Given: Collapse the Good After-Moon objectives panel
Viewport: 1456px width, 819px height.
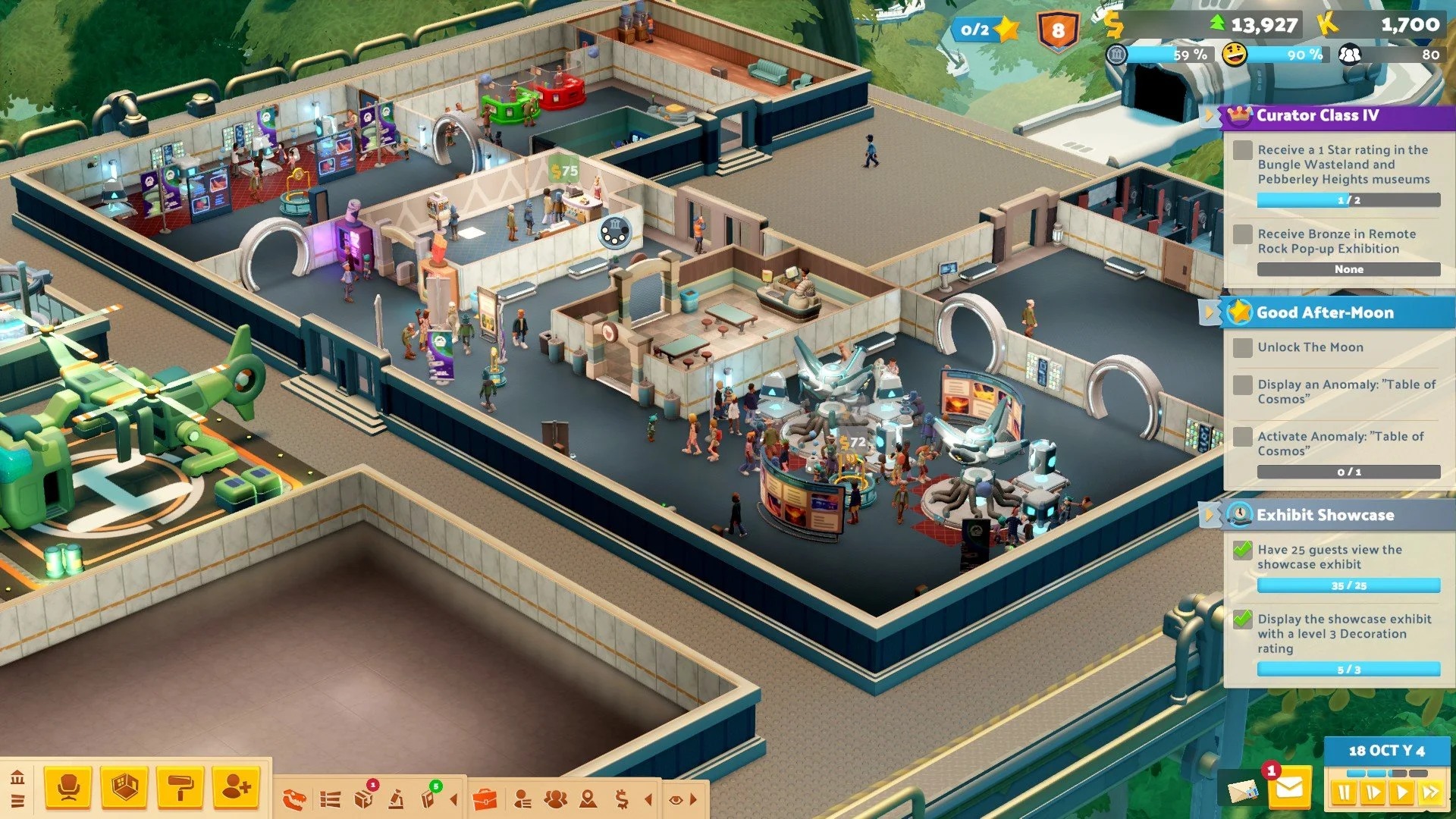Looking at the screenshot, I should tap(1209, 312).
